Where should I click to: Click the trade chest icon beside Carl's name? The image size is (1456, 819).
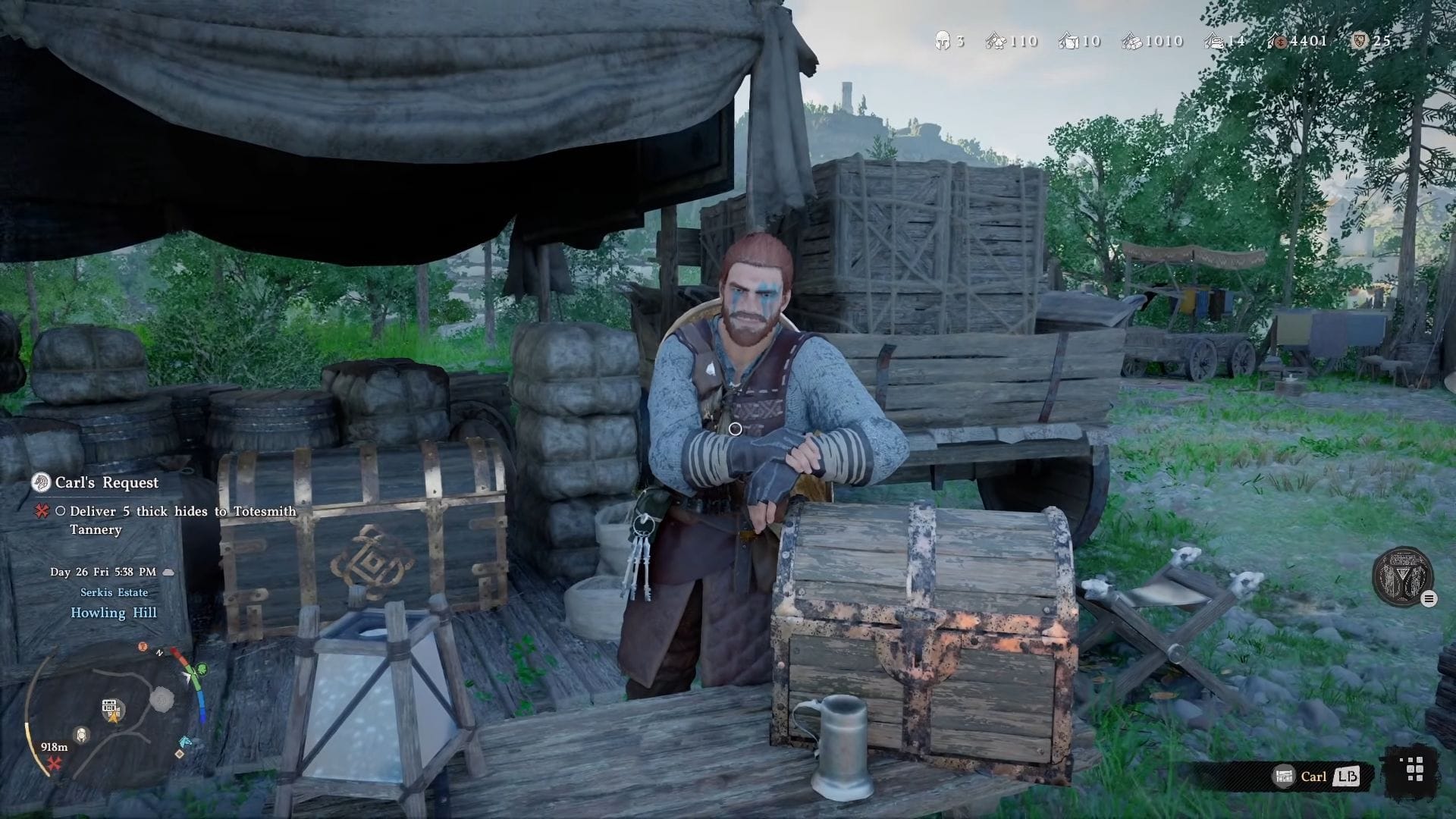(x=1285, y=776)
